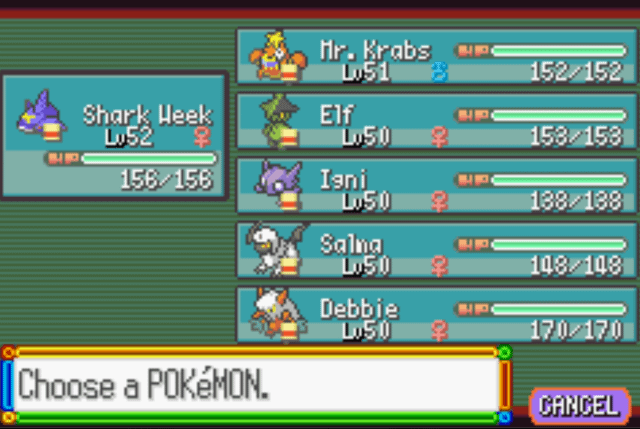Choose Mr. Krabs from the party list
Viewport: 640px width, 429px height.
coord(434,56)
